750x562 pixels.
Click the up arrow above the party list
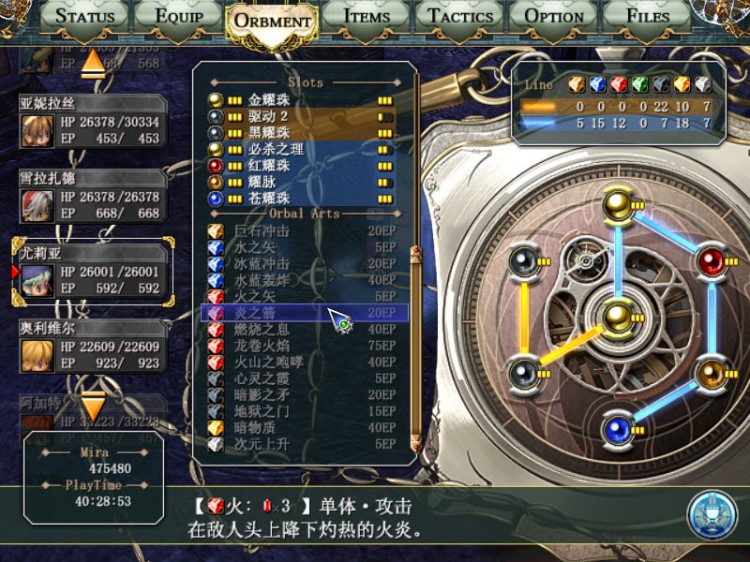[x=93, y=63]
